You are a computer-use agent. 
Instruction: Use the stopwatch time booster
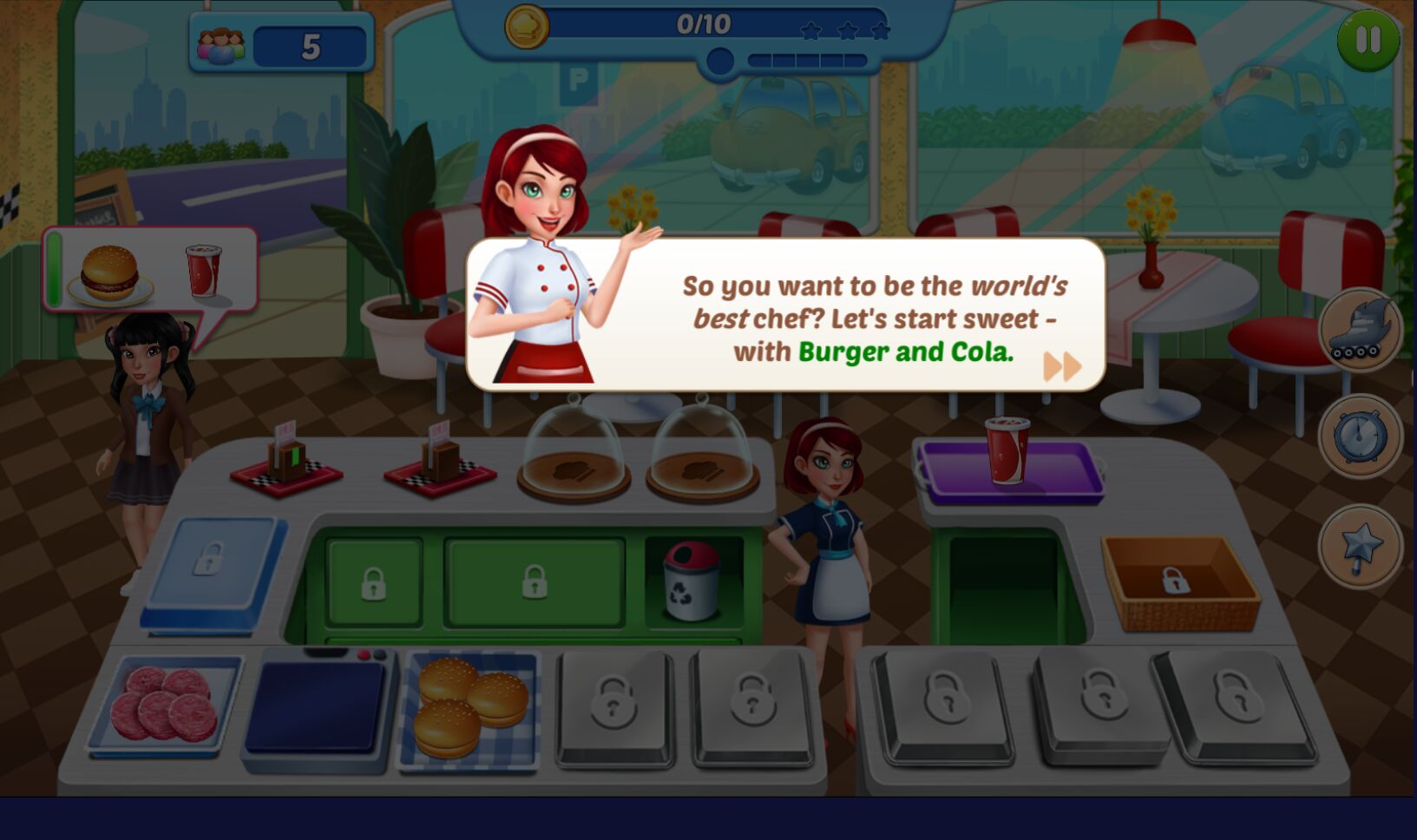click(1360, 436)
